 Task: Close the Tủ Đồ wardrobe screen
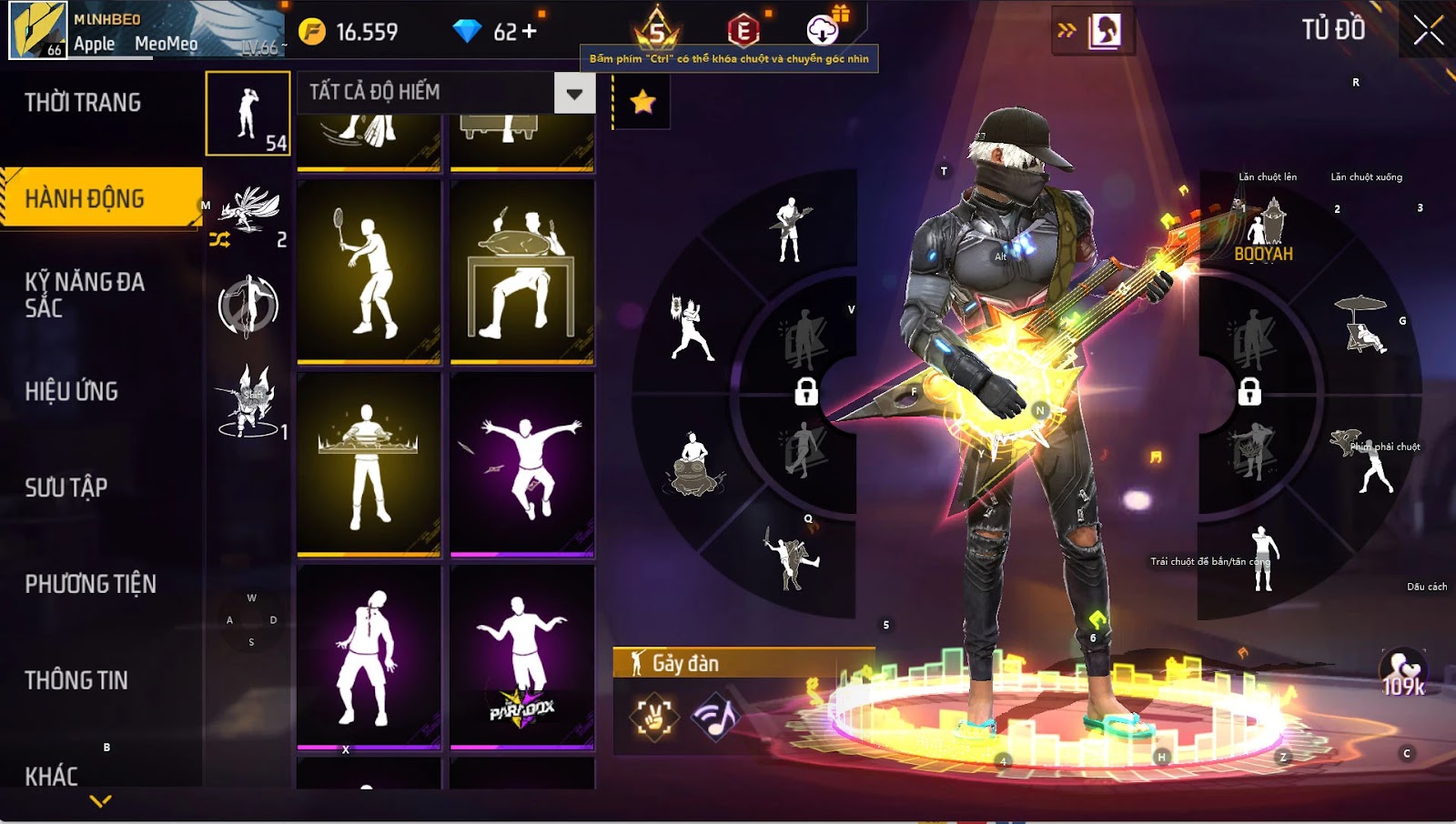point(1428,30)
